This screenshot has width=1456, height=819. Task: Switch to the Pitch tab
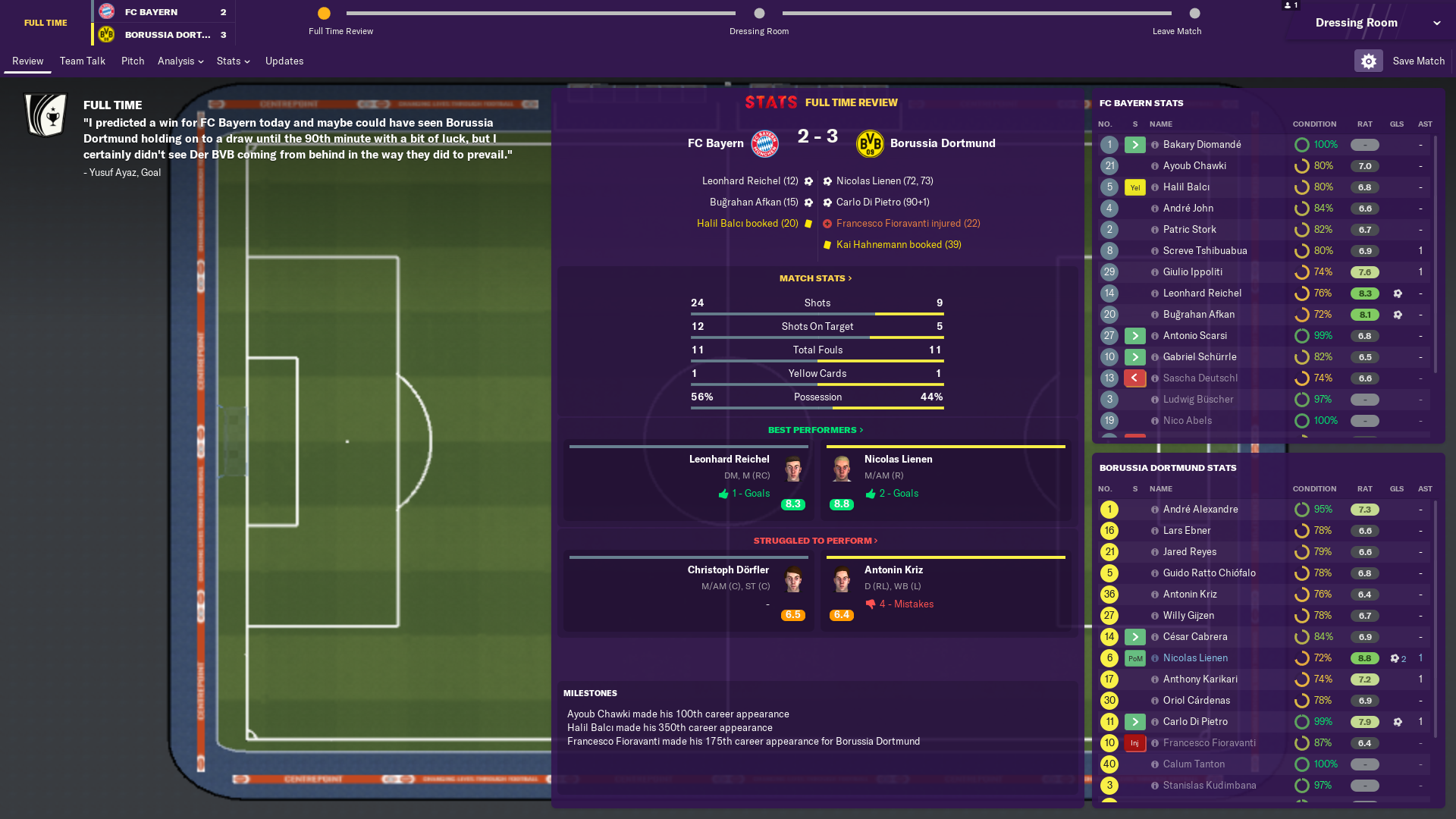coord(132,61)
